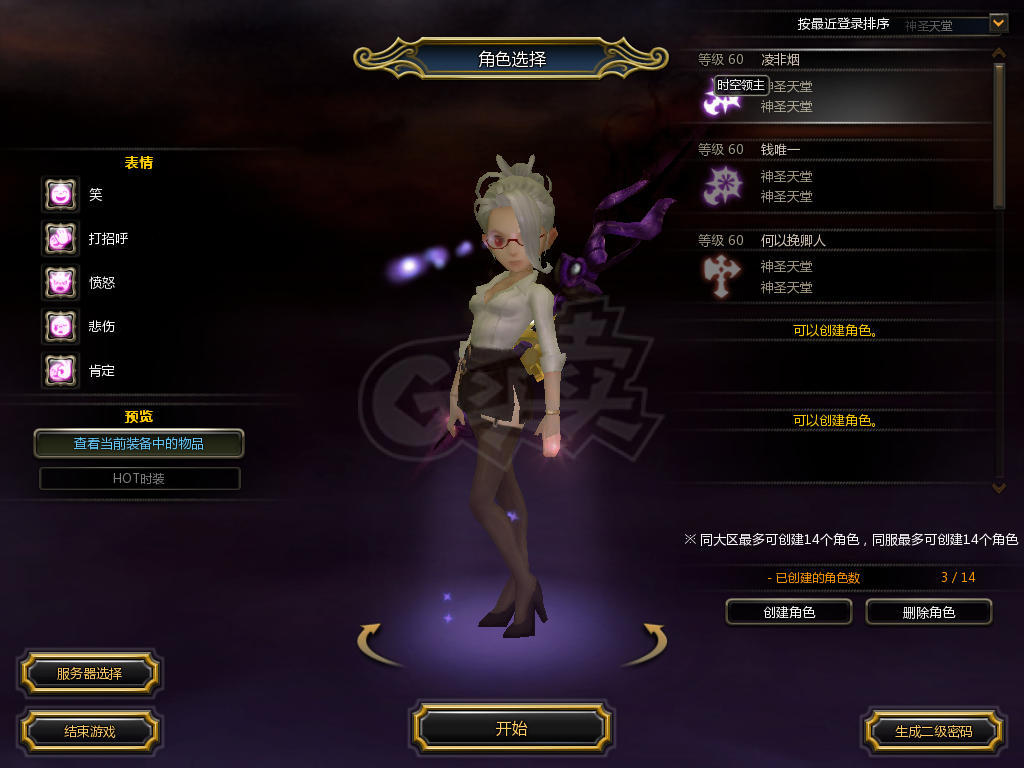Activate the 肯定 affirm emote
Screen dimensions: 1024x768
(60, 371)
